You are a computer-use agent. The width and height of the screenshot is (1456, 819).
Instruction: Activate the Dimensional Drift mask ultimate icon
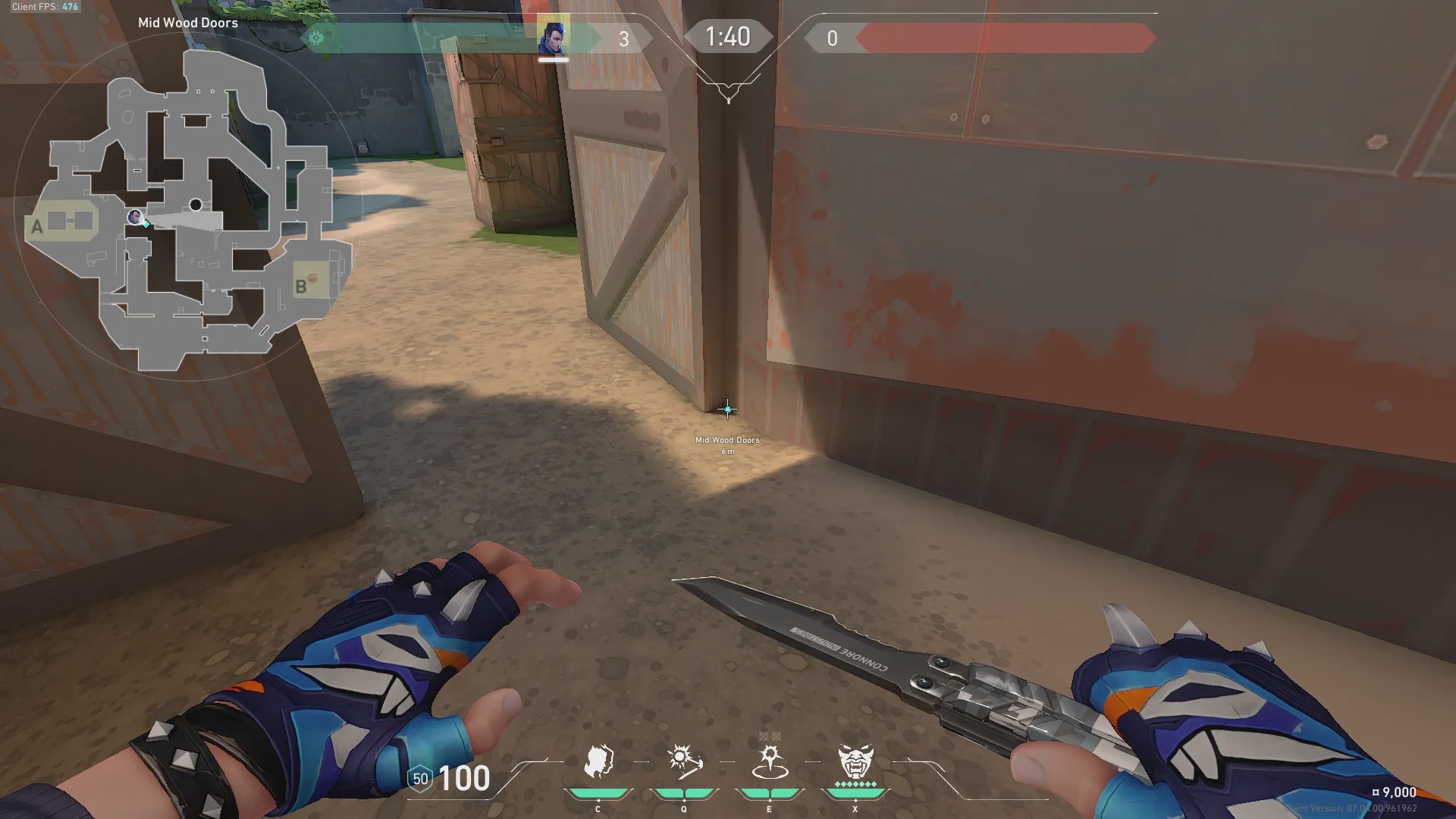(x=855, y=761)
